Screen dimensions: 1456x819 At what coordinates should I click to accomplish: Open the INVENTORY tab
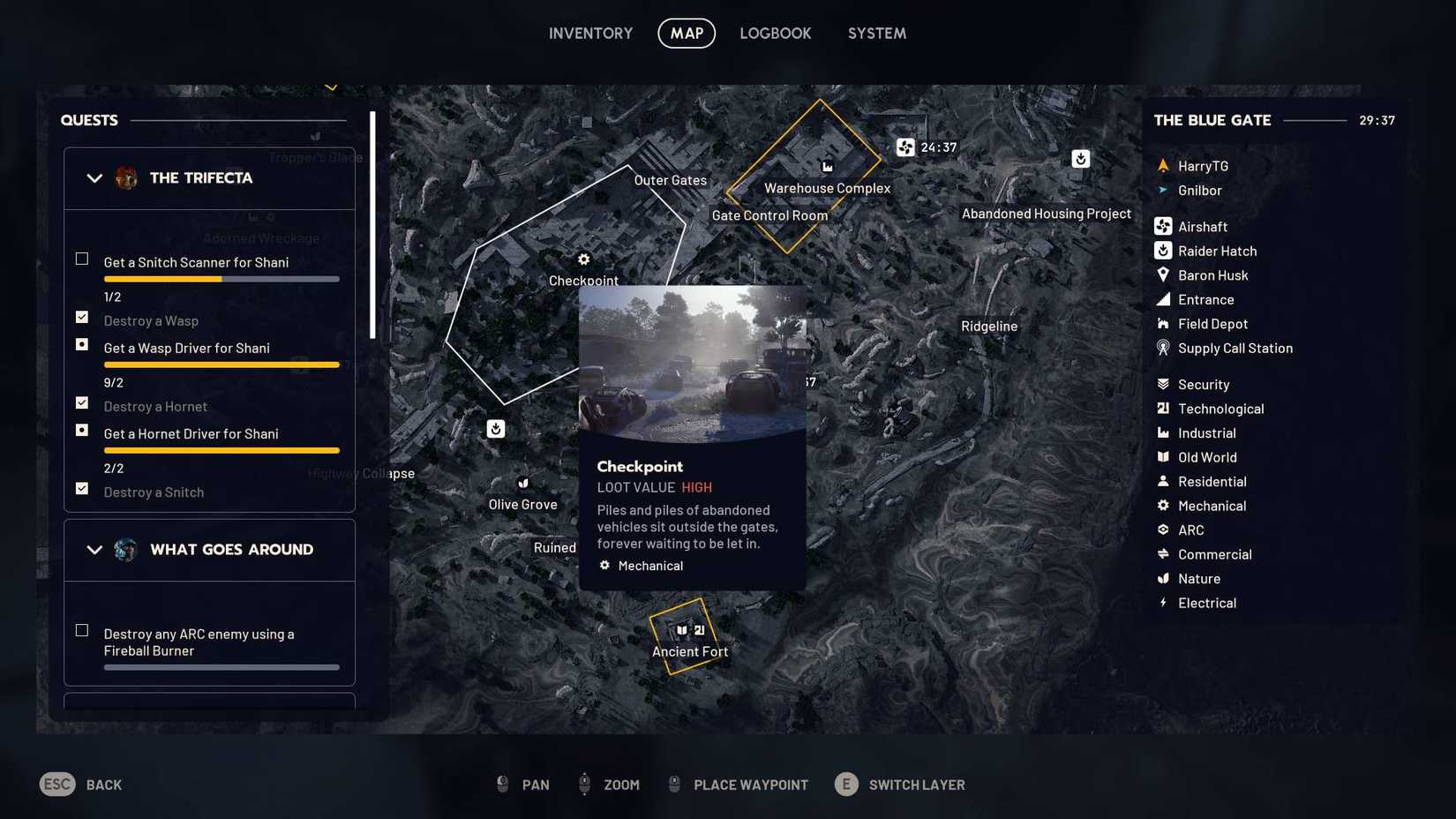coord(590,33)
